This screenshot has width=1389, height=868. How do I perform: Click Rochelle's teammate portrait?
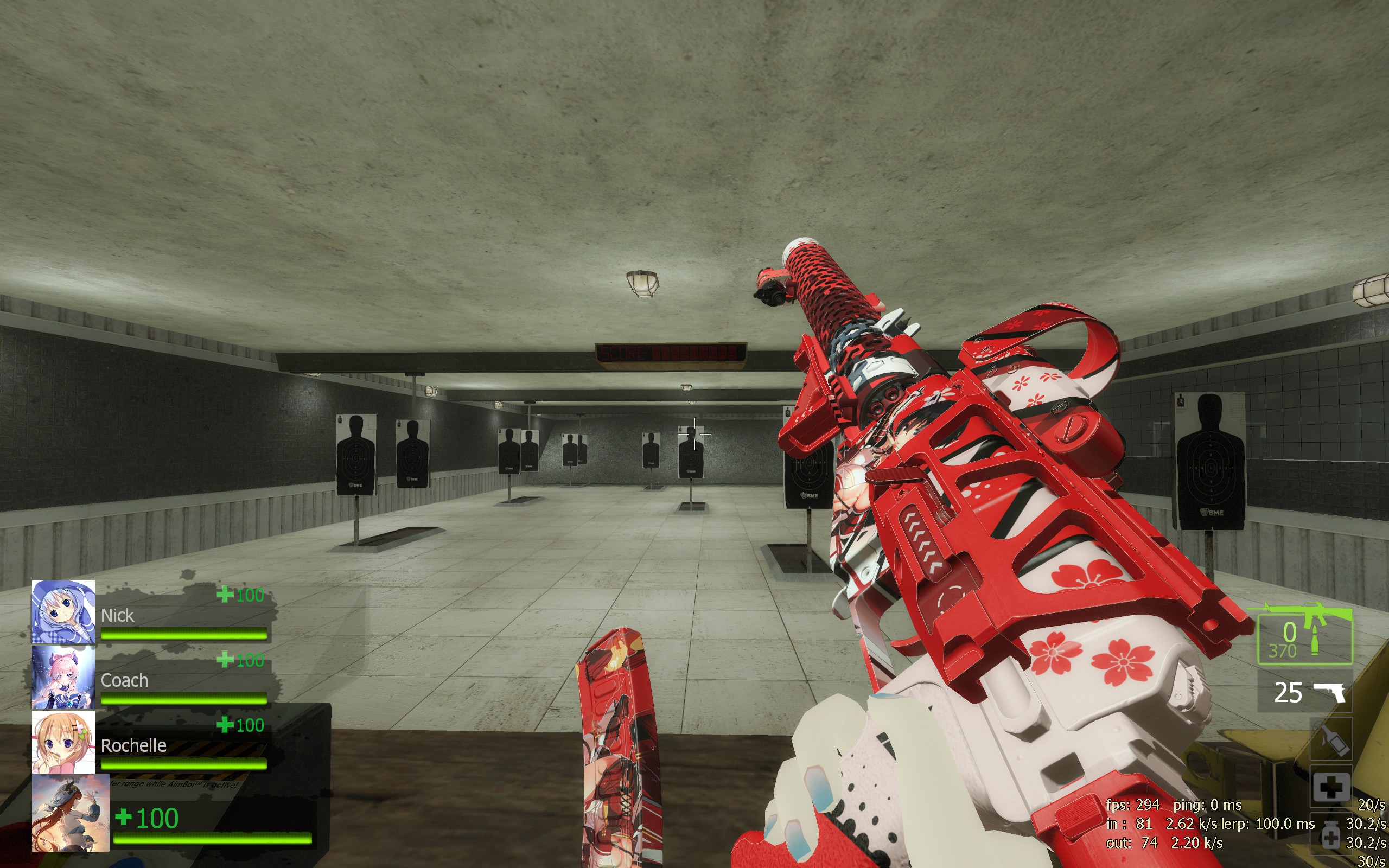[x=63, y=742]
